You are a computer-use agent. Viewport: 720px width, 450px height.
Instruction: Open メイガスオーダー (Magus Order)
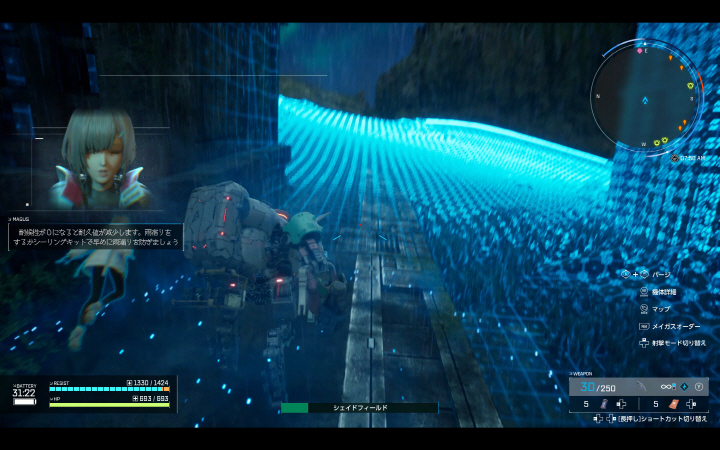(670, 326)
